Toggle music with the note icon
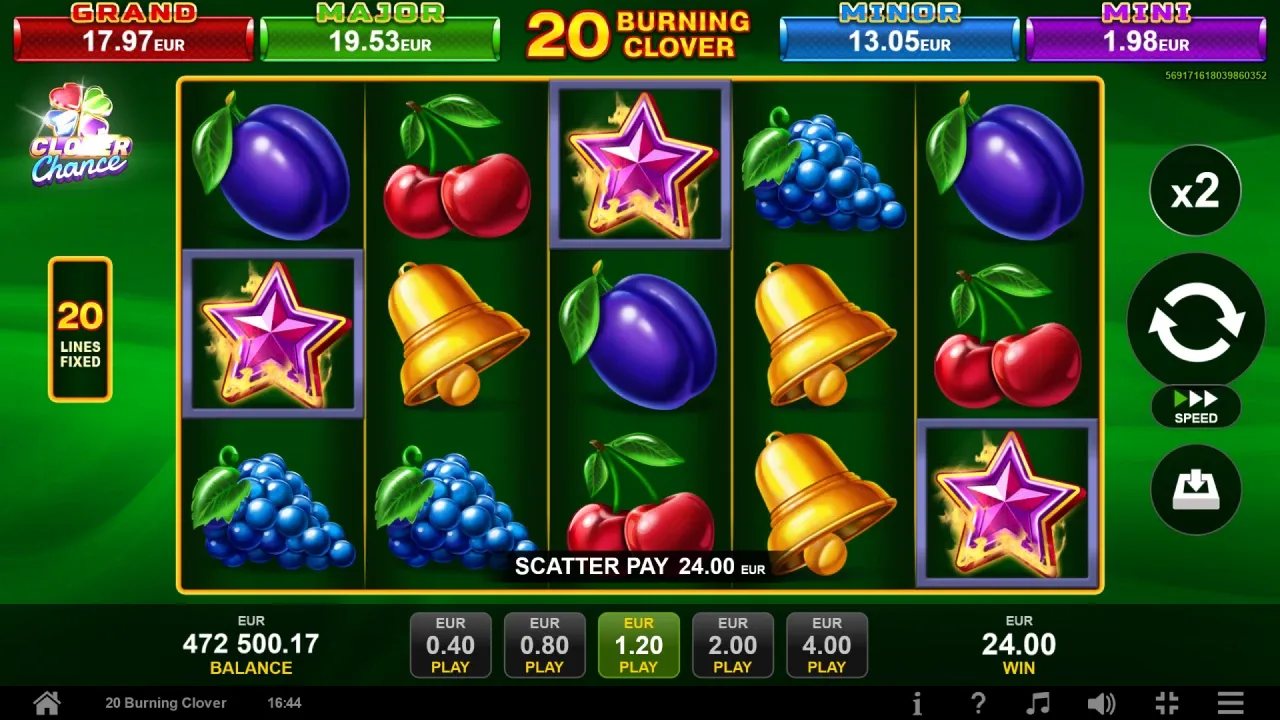Viewport: 1280px width, 720px height. pyautogui.click(x=1040, y=703)
